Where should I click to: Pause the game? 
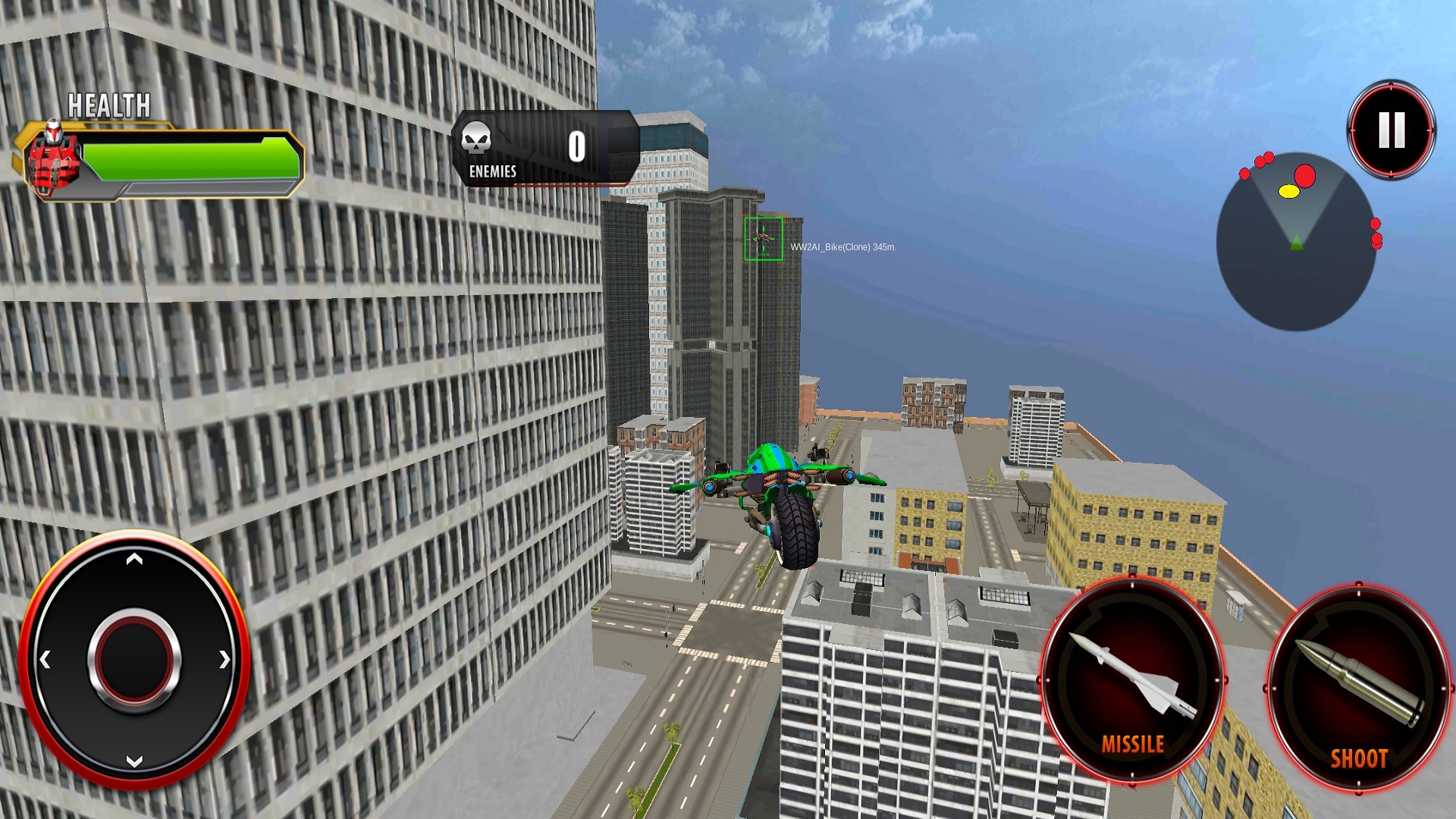(x=1390, y=130)
